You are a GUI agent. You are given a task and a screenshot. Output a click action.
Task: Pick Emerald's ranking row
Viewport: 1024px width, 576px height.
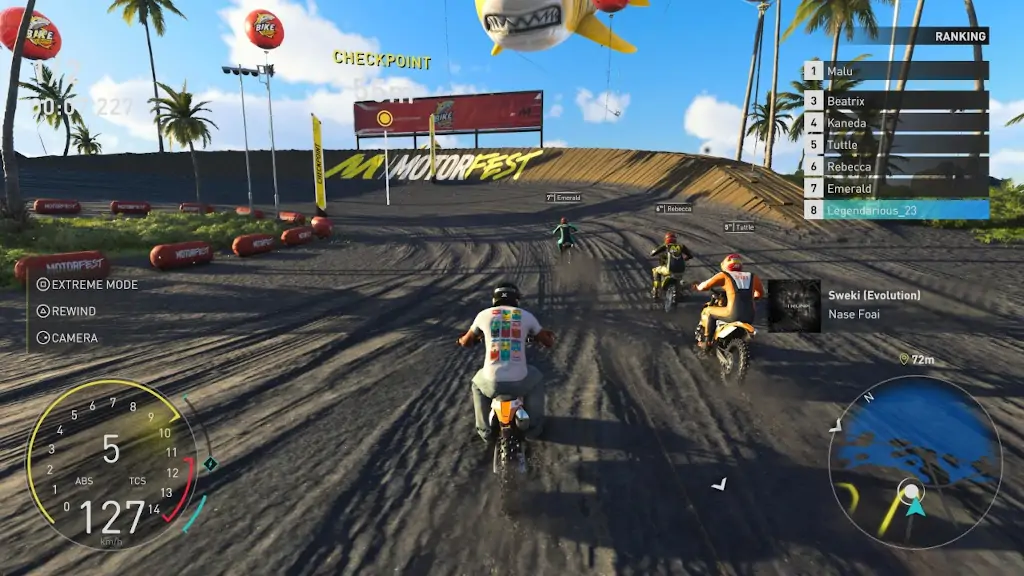click(896, 188)
